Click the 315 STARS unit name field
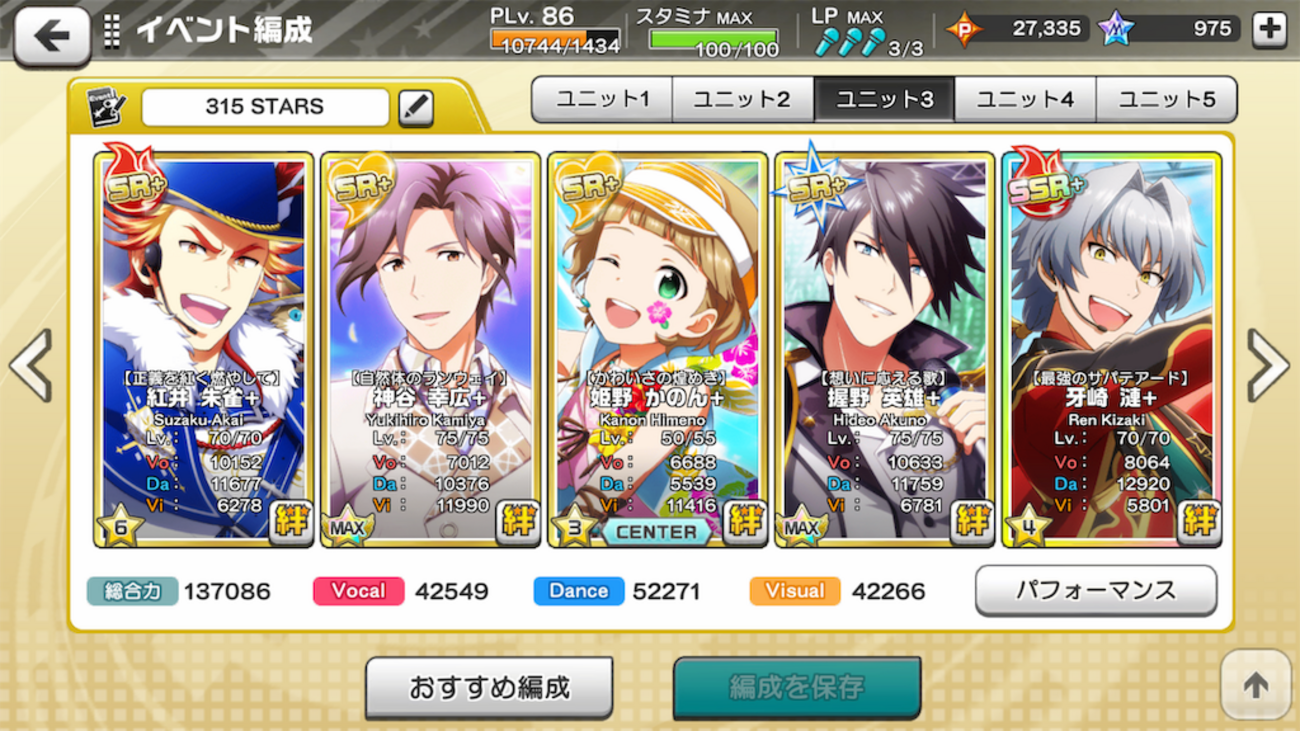Screen dimensions: 1300x731 coord(265,108)
